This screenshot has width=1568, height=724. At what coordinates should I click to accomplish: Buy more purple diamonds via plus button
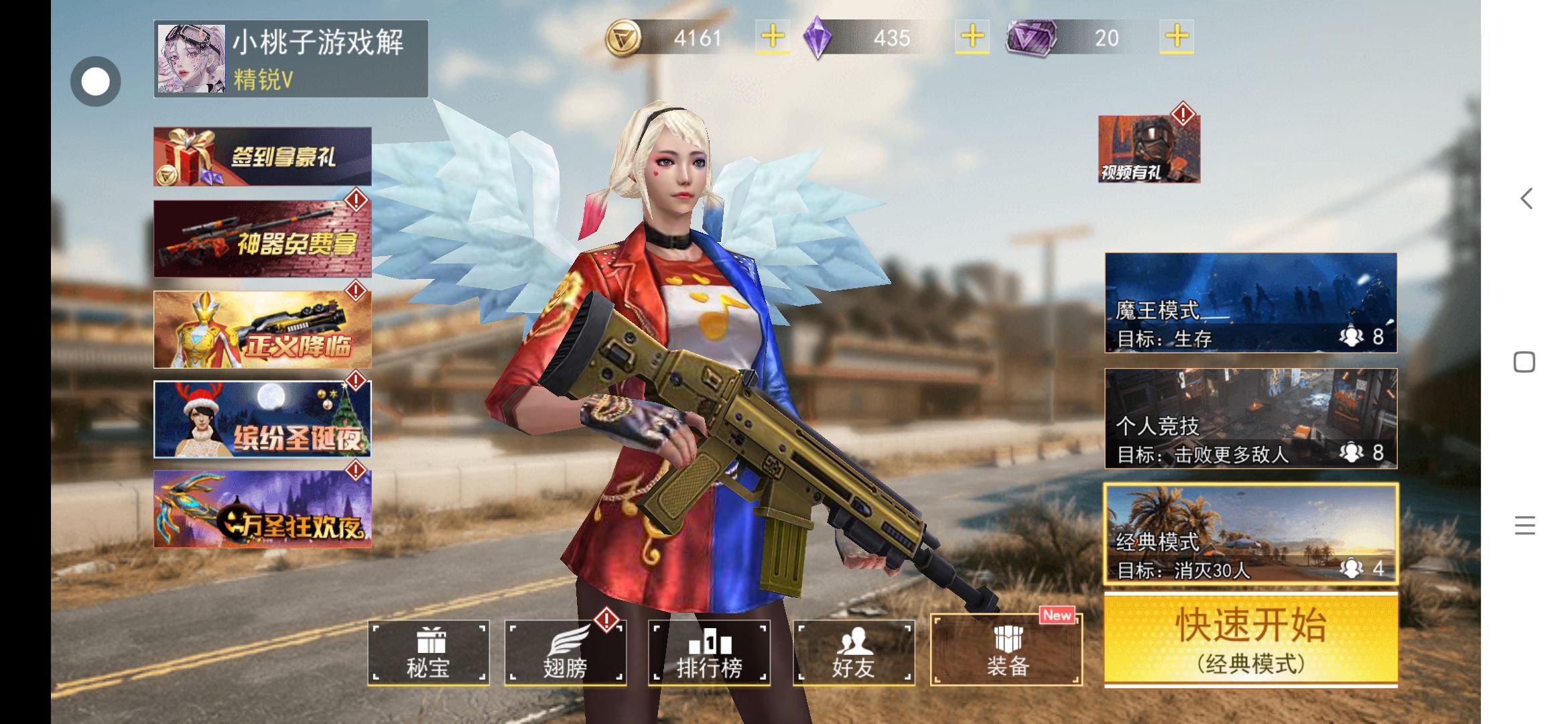pos(972,37)
